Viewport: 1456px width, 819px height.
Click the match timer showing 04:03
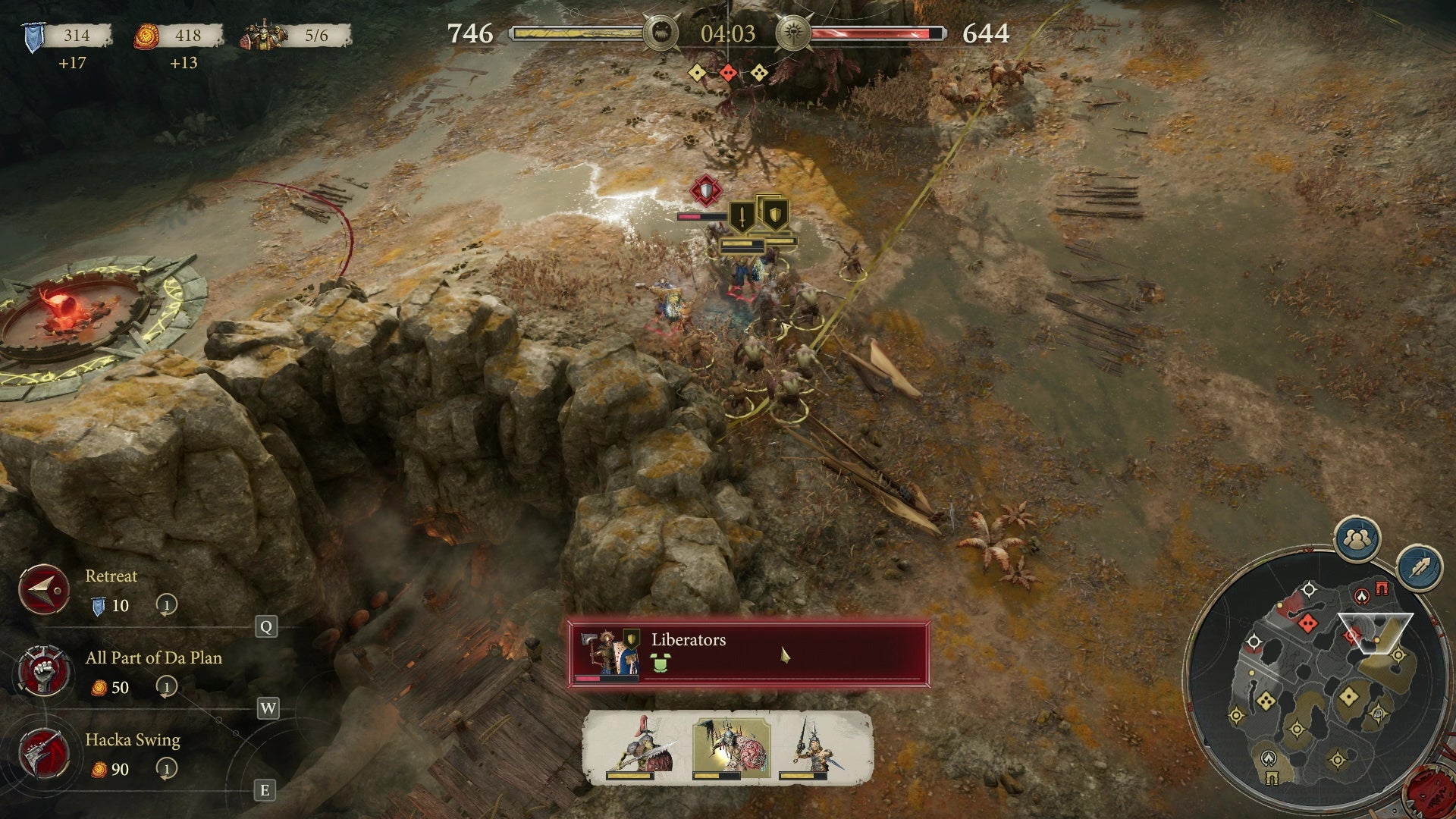tap(728, 34)
